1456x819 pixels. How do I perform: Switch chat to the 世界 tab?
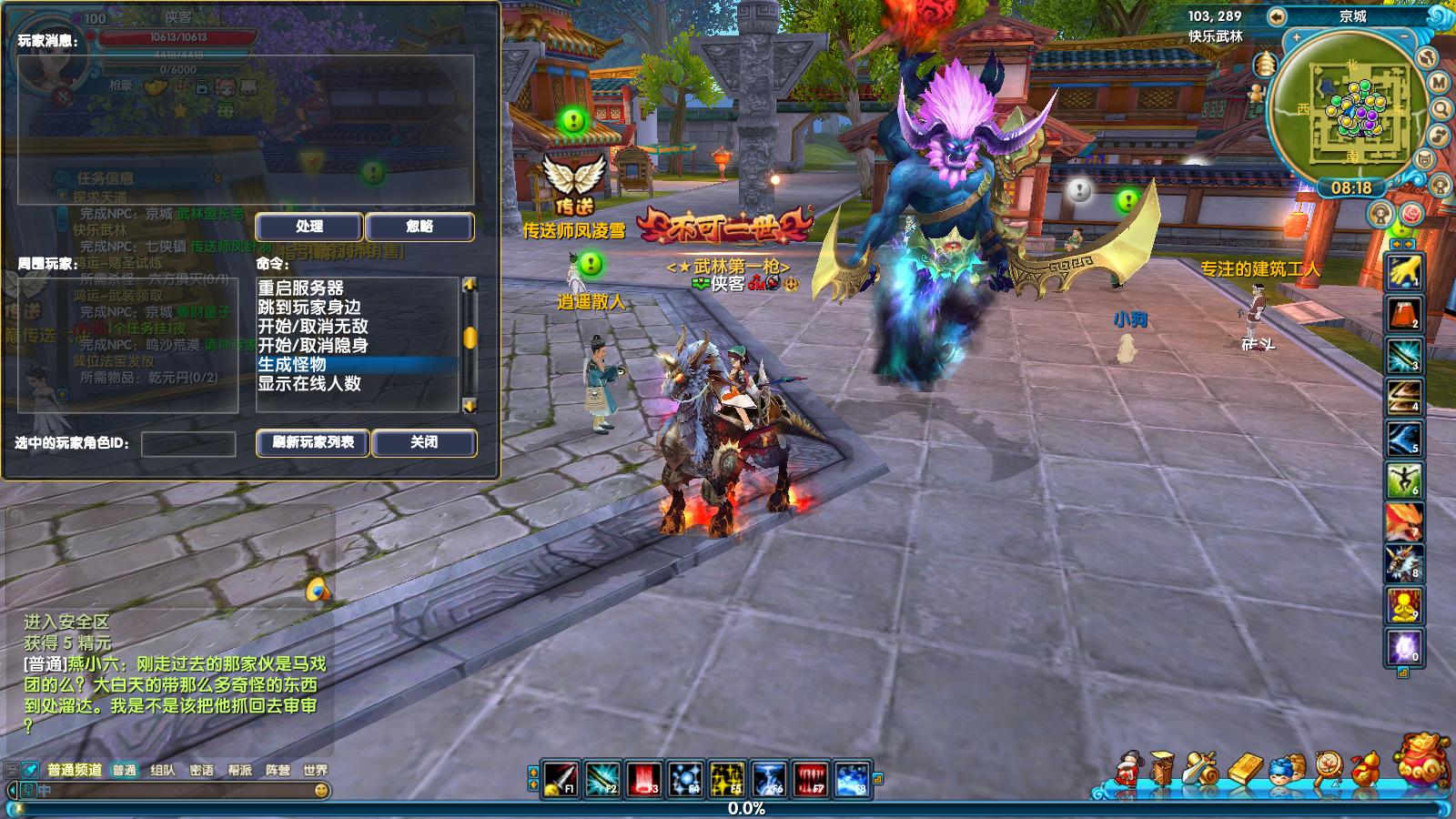point(316,770)
